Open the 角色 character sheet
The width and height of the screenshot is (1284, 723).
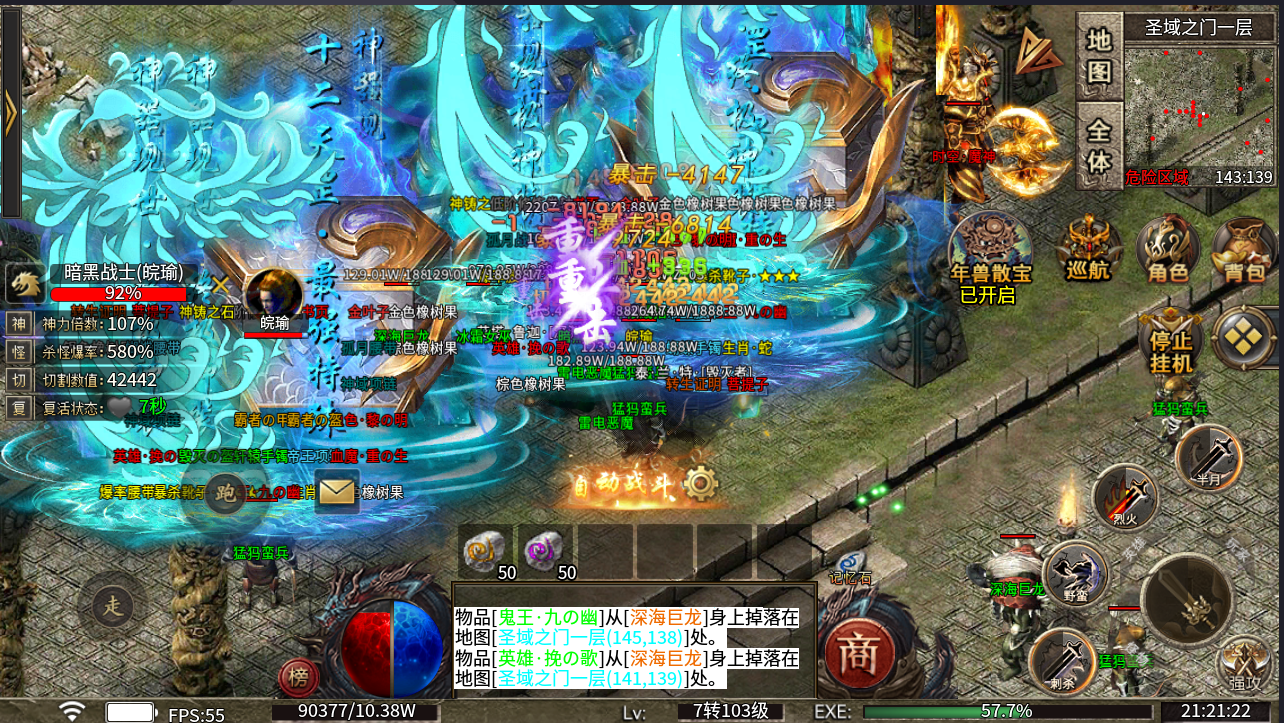(x=1167, y=249)
